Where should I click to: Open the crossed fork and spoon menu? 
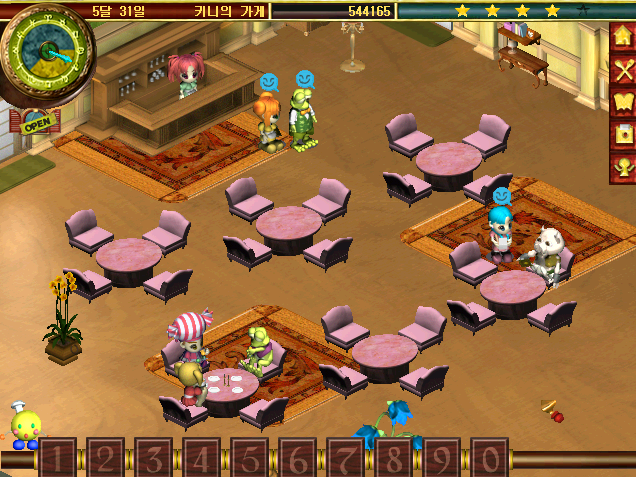point(623,70)
